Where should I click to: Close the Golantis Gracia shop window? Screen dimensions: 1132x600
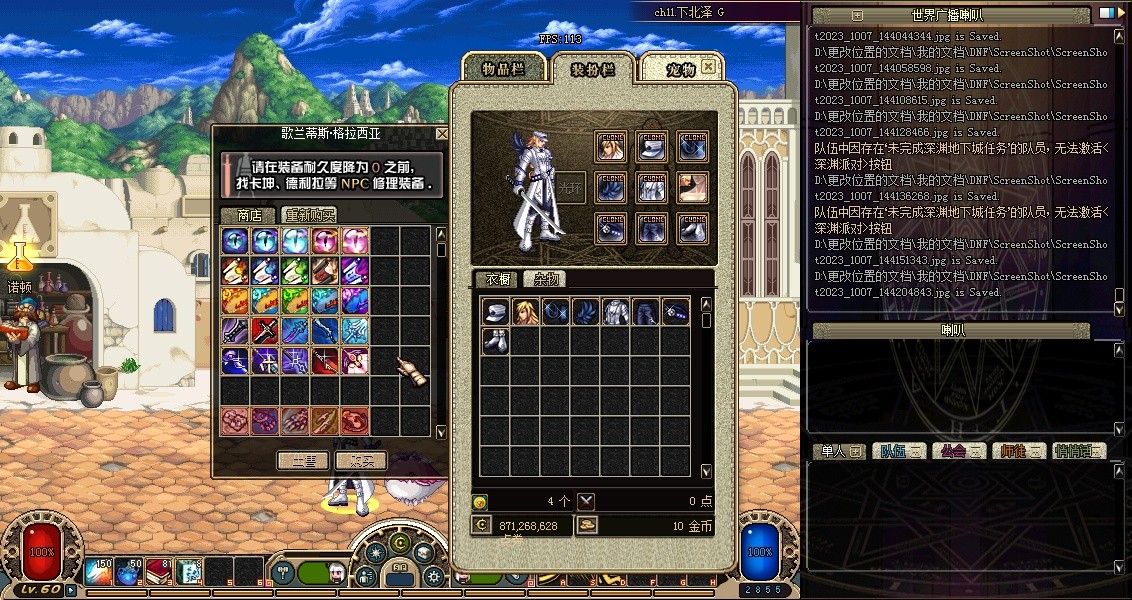(x=442, y=133)
